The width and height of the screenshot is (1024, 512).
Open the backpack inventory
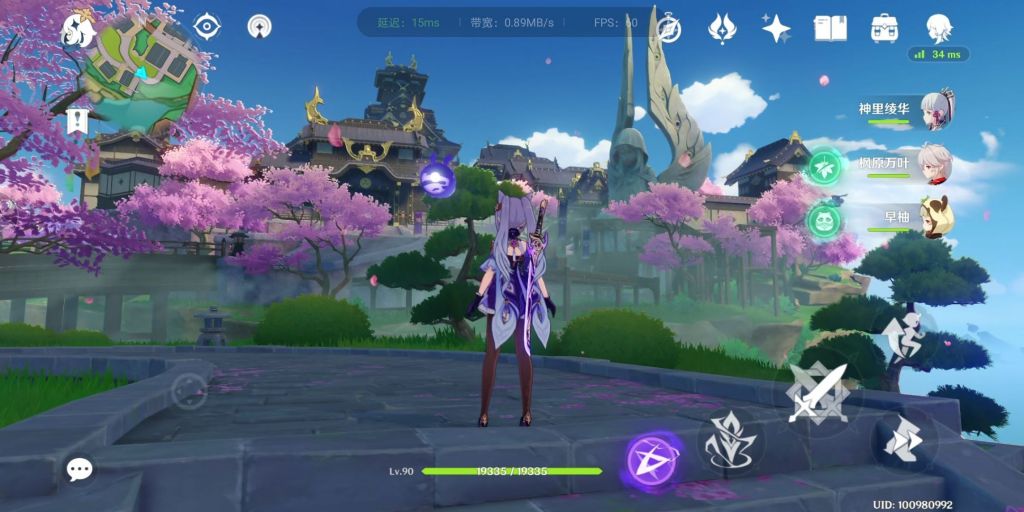[884, 28]
